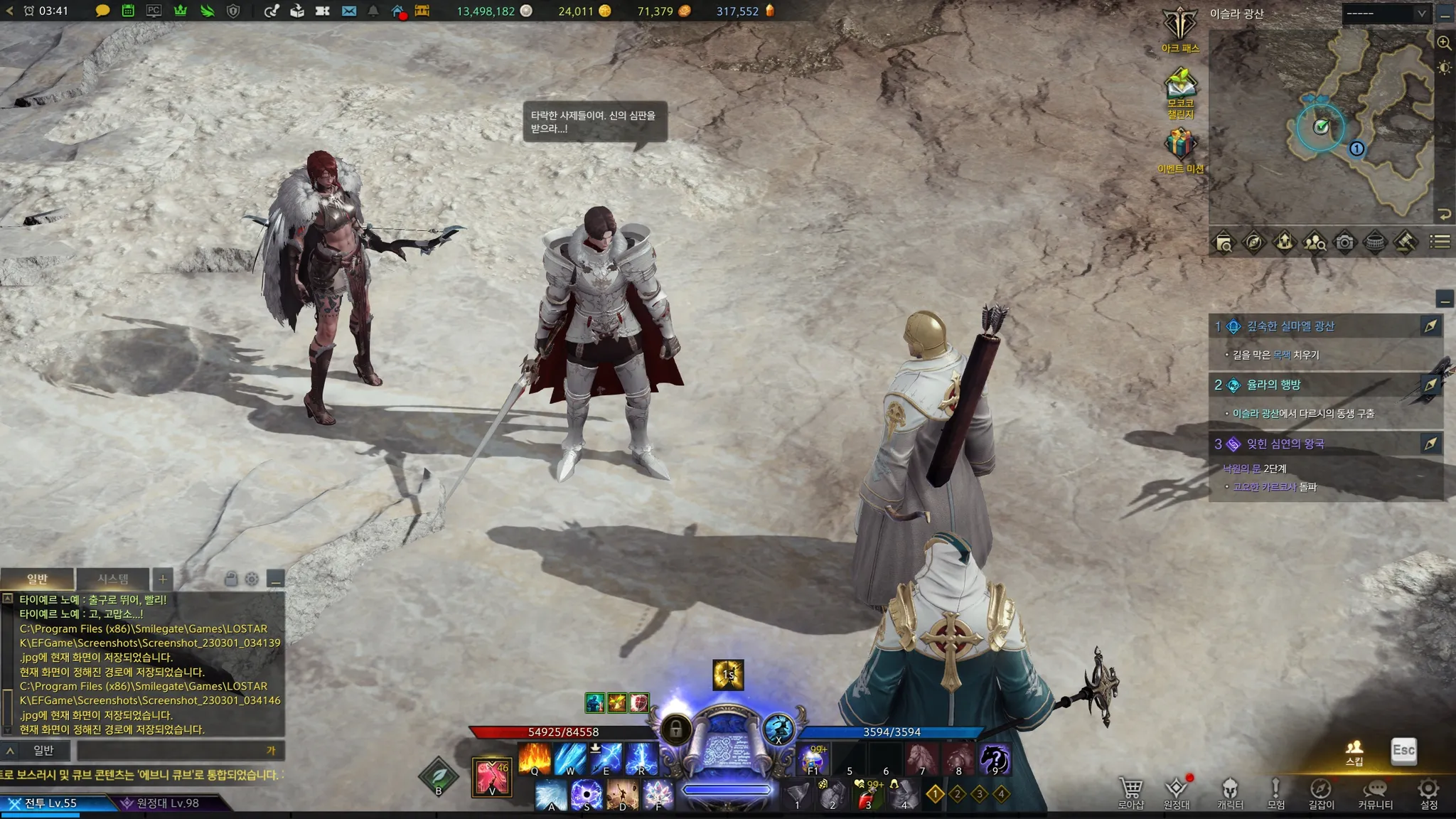
Task: Switch to the 시스템 chat tab
Action: coord(113,579)
